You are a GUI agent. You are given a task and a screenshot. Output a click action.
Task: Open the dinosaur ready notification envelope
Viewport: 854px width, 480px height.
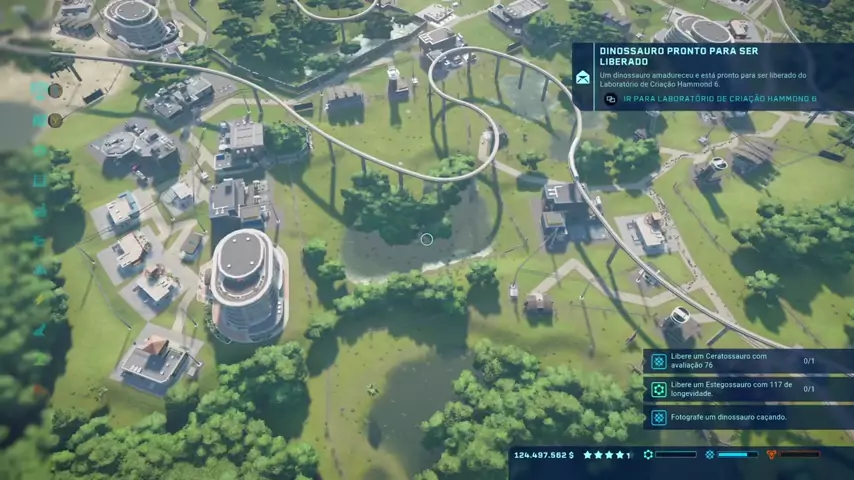(x=583, y=77)
